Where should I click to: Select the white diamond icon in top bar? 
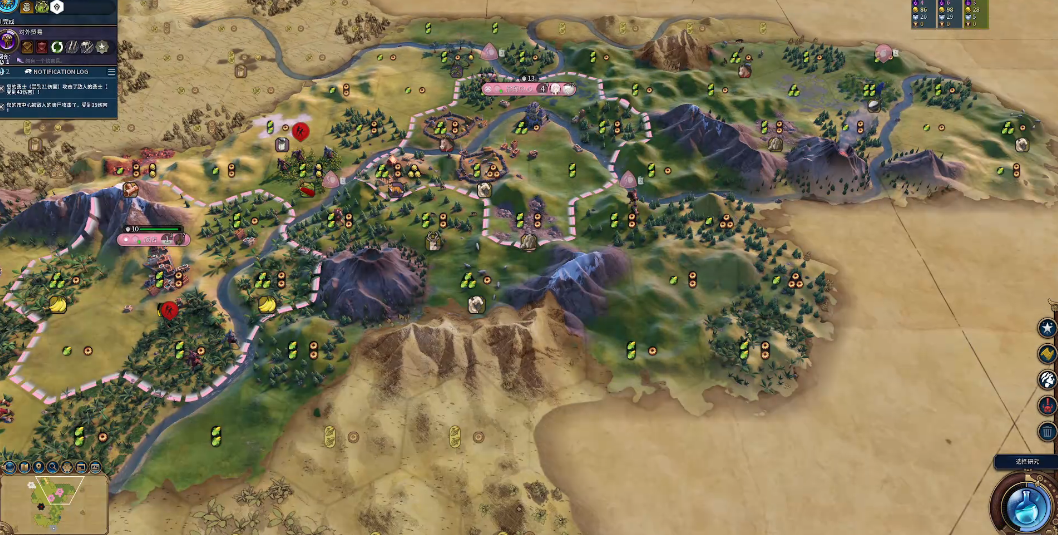pos(57,7)
